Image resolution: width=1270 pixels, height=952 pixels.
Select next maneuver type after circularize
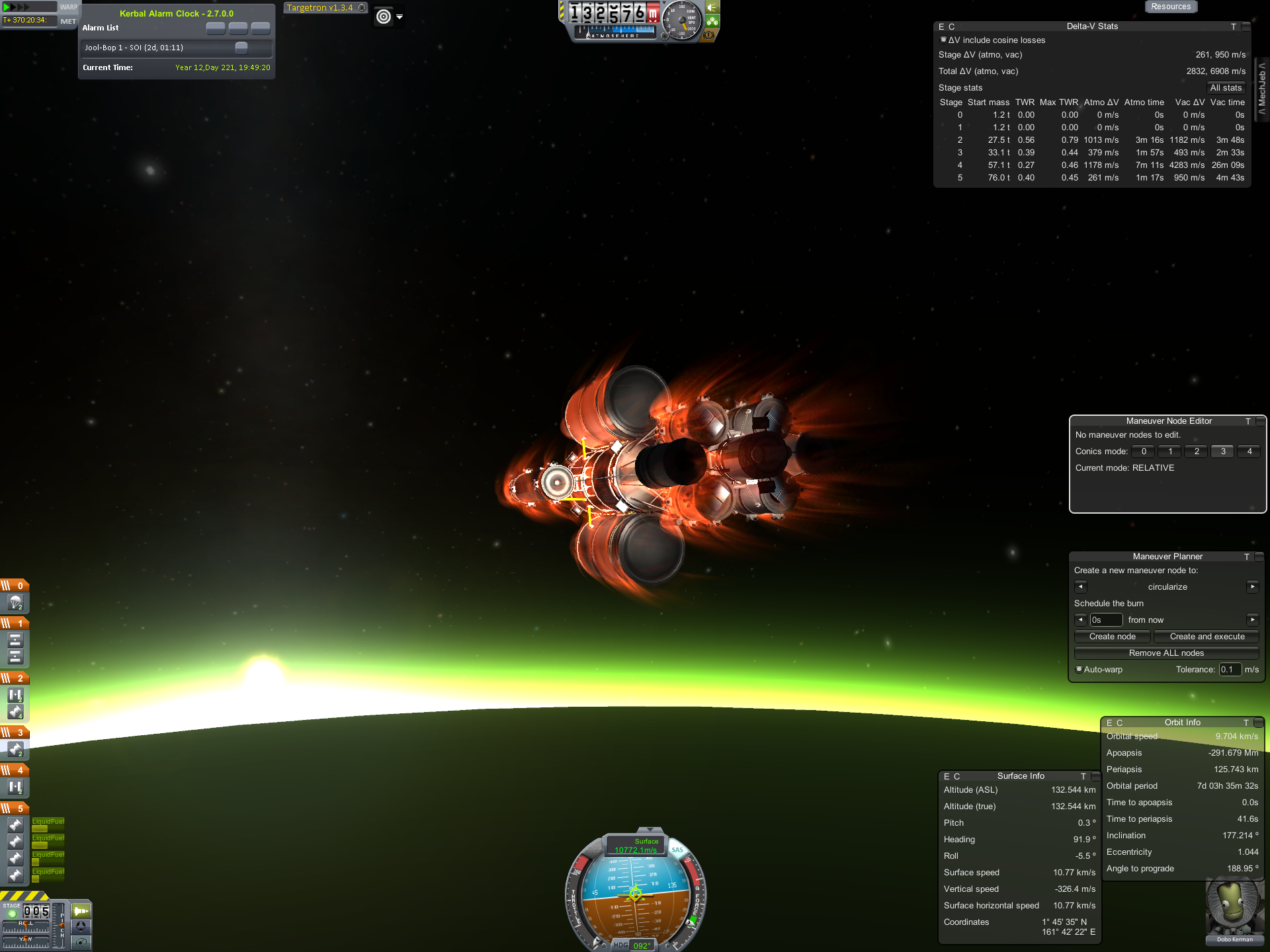click(1252, 586)
